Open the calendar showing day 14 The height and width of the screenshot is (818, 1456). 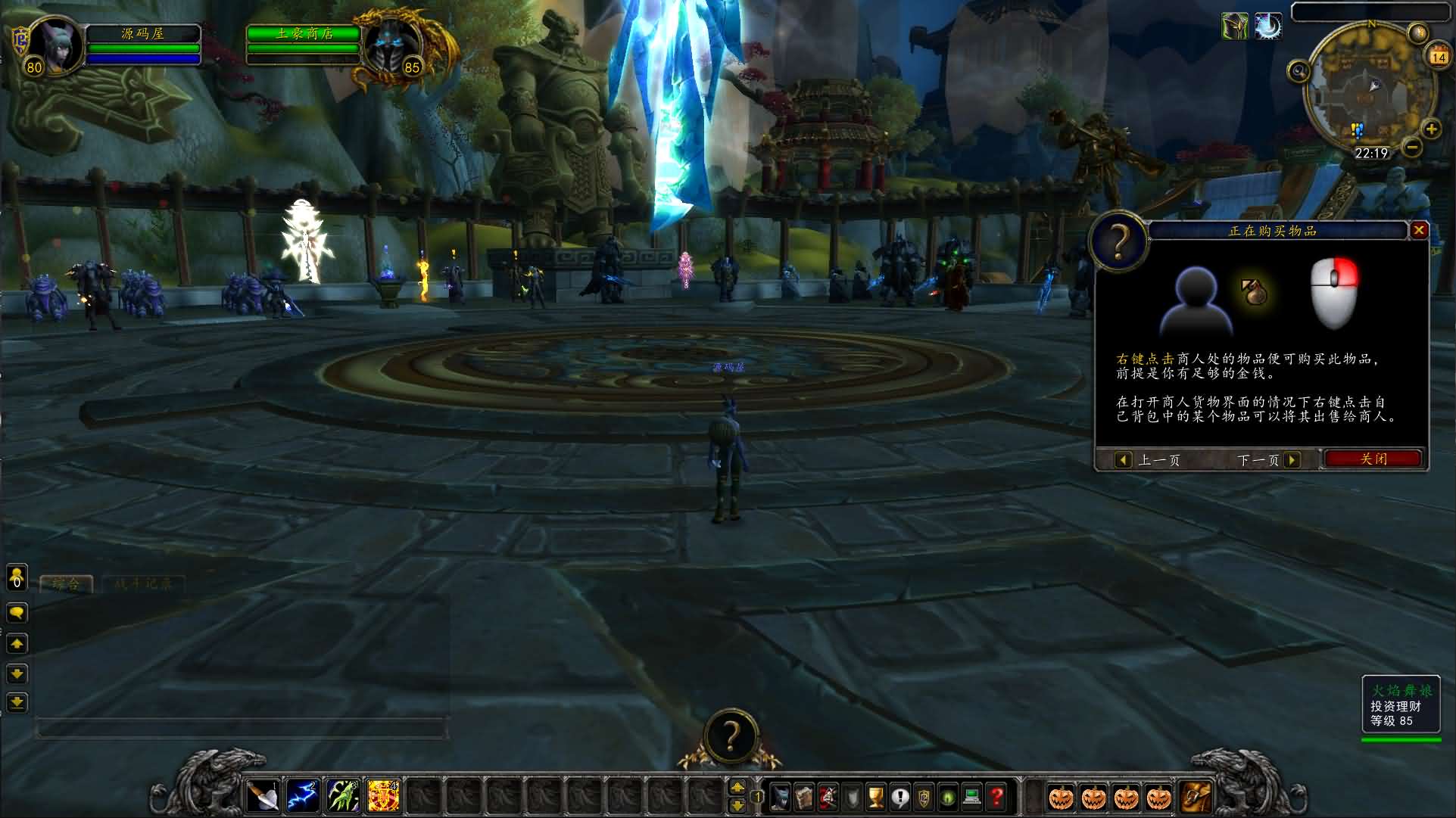point(1438,56)
